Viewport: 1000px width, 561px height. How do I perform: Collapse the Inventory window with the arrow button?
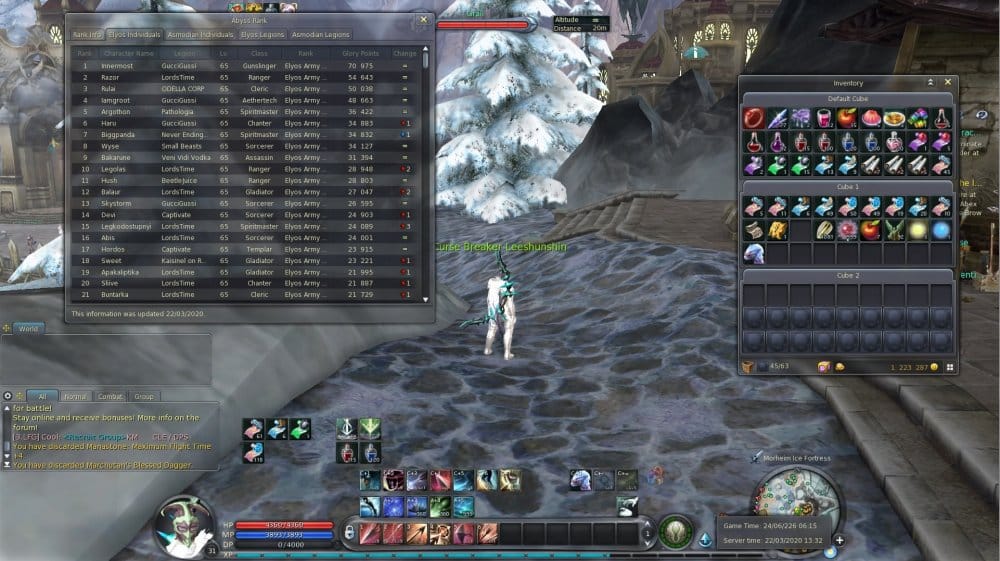(930, 82)
